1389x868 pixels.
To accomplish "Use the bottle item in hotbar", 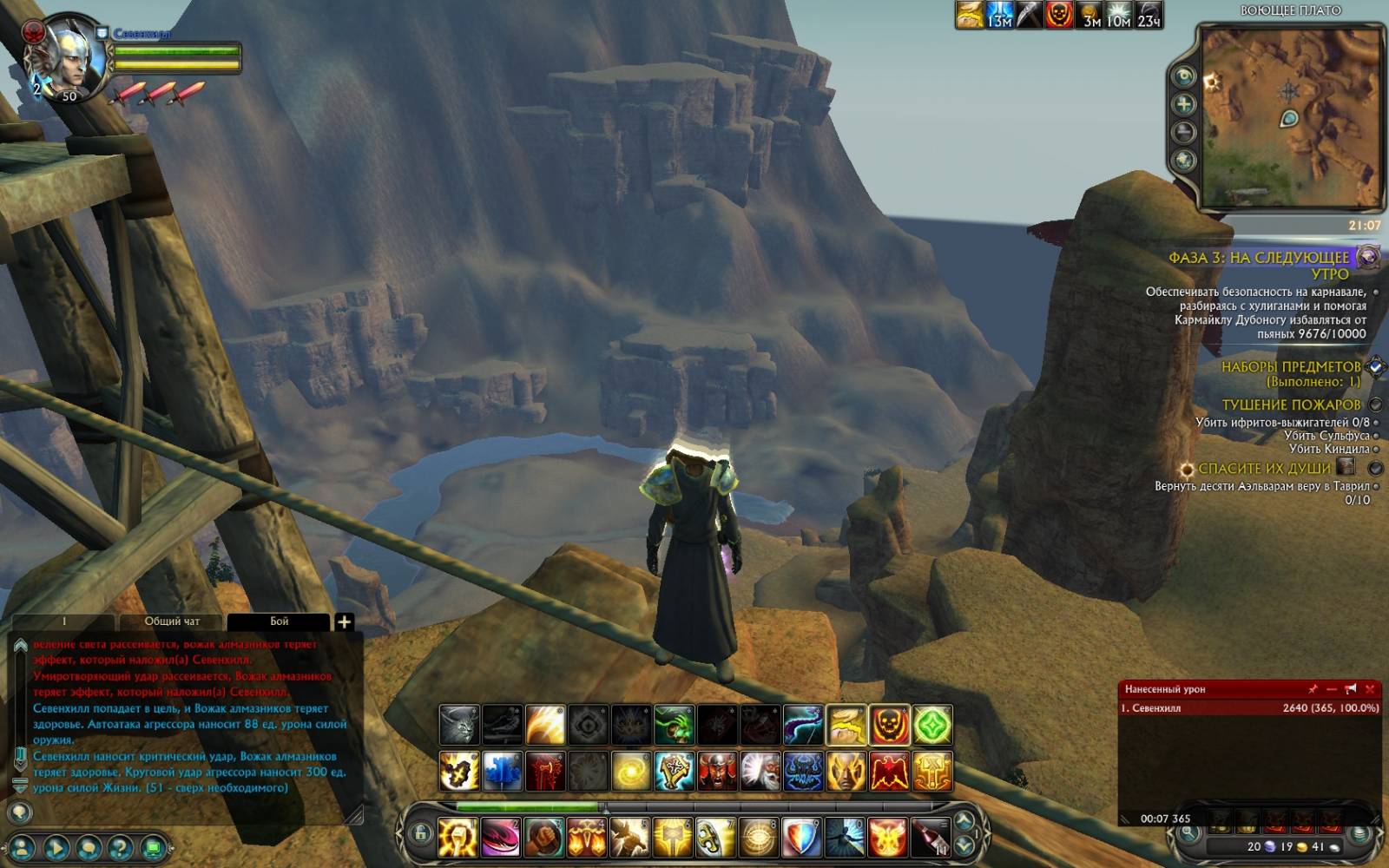I will (x=930, y=838).
